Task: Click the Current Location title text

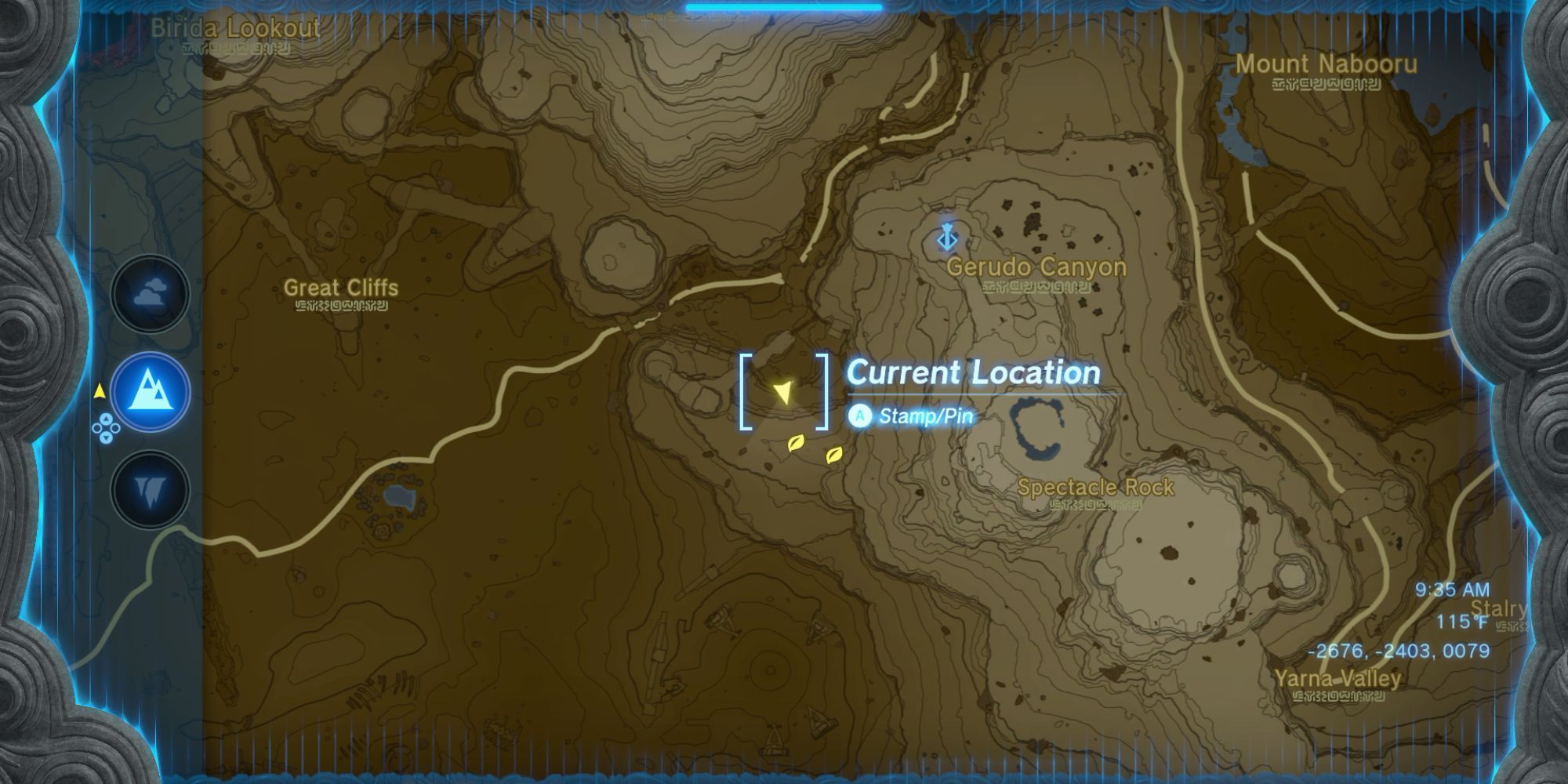Action: [x=972, y=372]
